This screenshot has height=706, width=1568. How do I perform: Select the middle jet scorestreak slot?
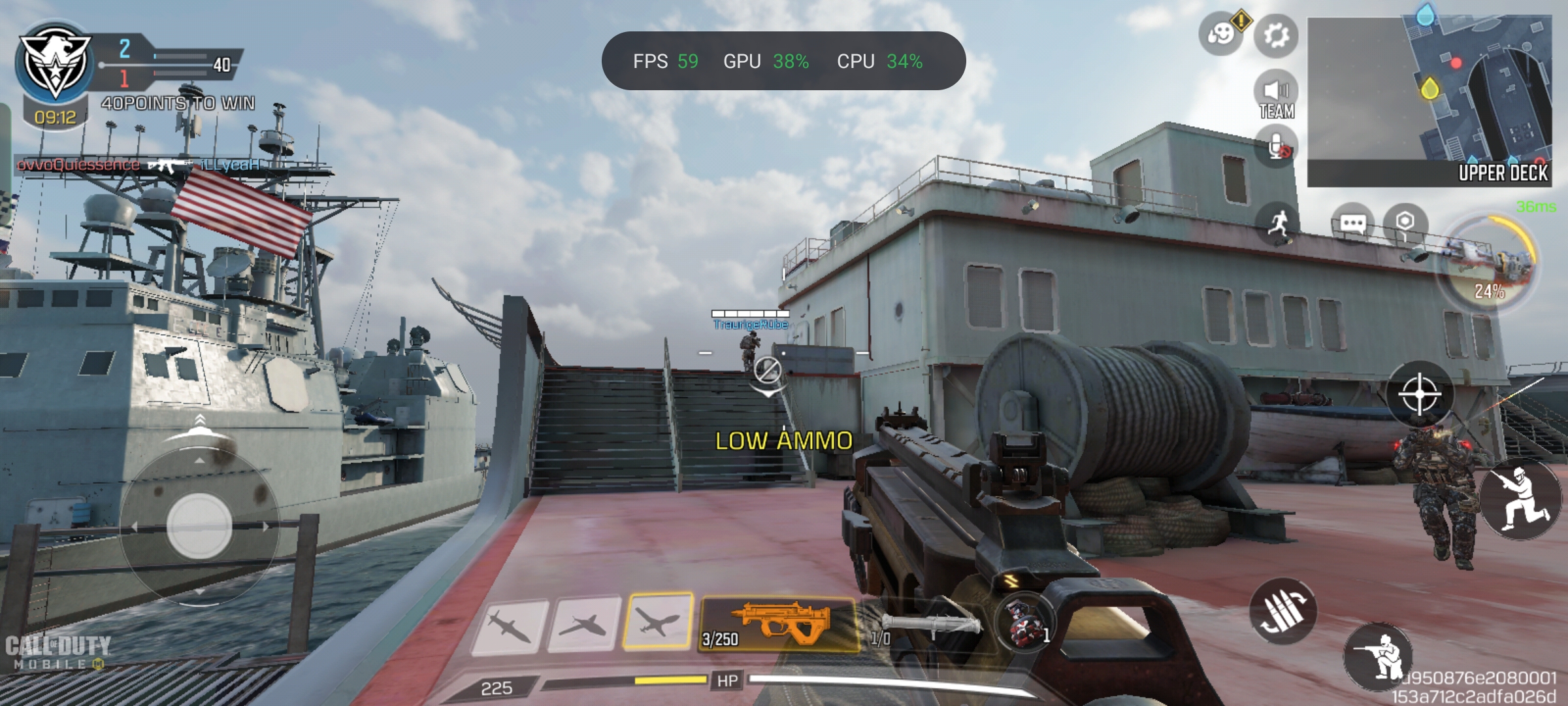click(584, 624)
